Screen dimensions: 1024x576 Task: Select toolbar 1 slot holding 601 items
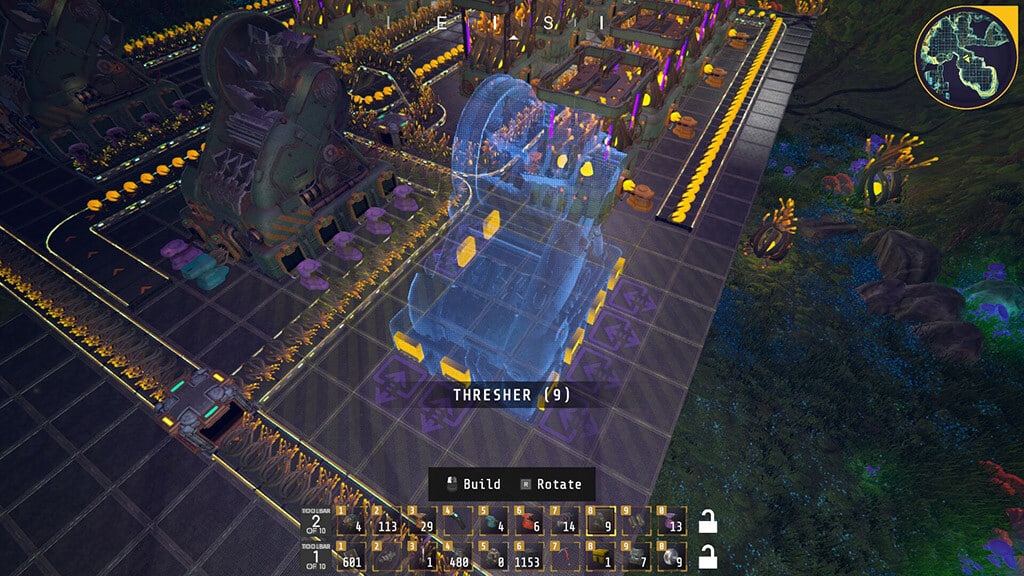click(351, 556)
